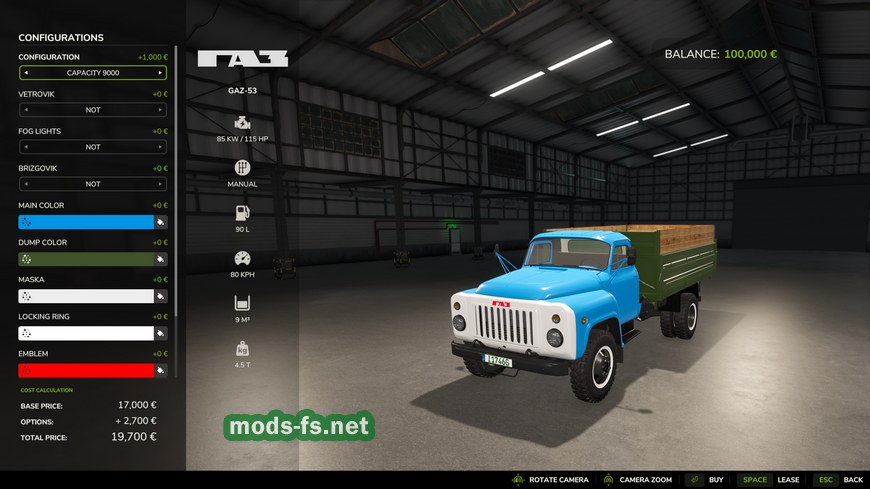Pick the Maska color bar
Screen dimensions: 870x489
85,296
